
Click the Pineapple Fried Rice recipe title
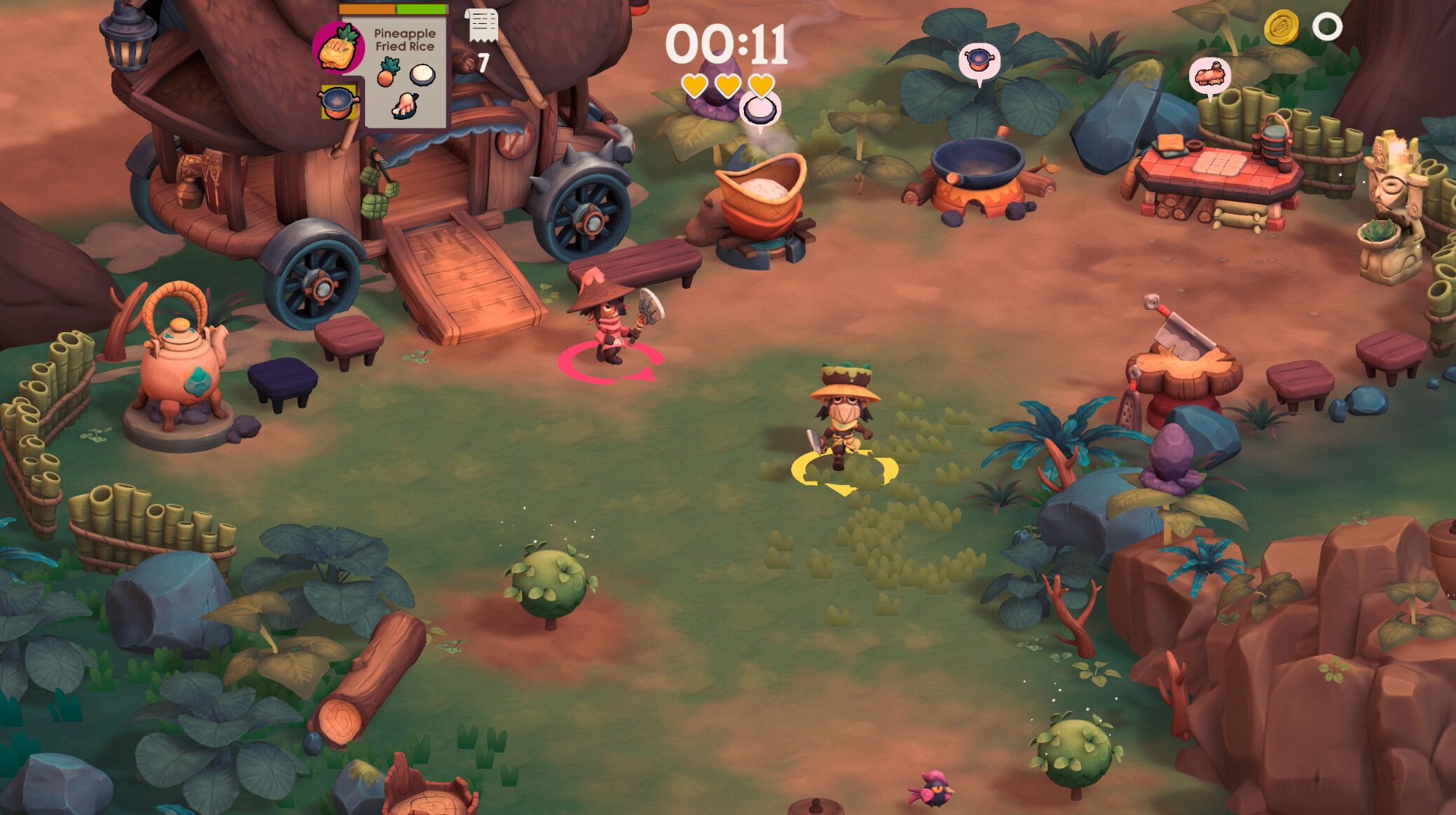(404, 40)
